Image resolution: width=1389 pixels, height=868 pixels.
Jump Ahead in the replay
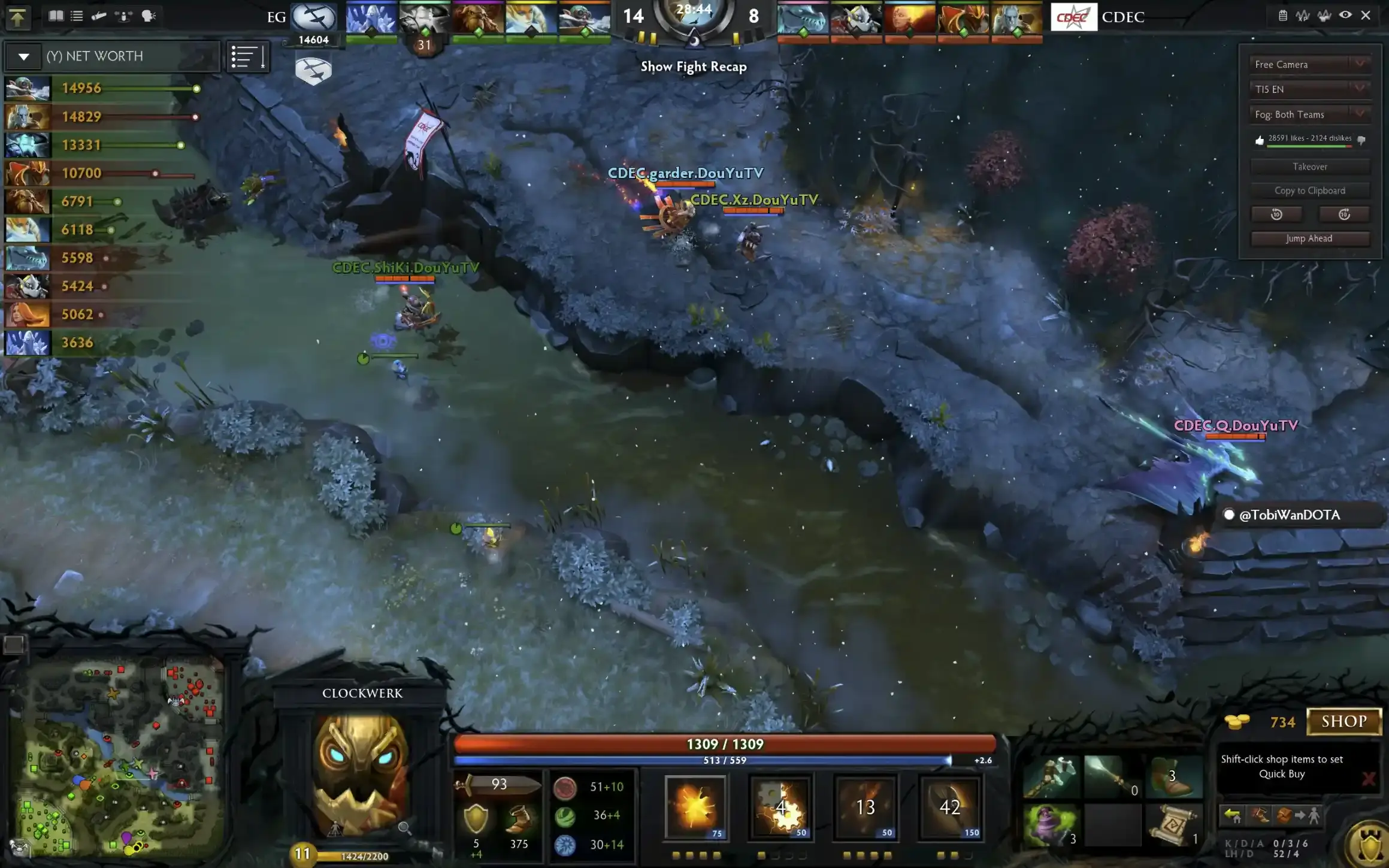point(1309,238)
